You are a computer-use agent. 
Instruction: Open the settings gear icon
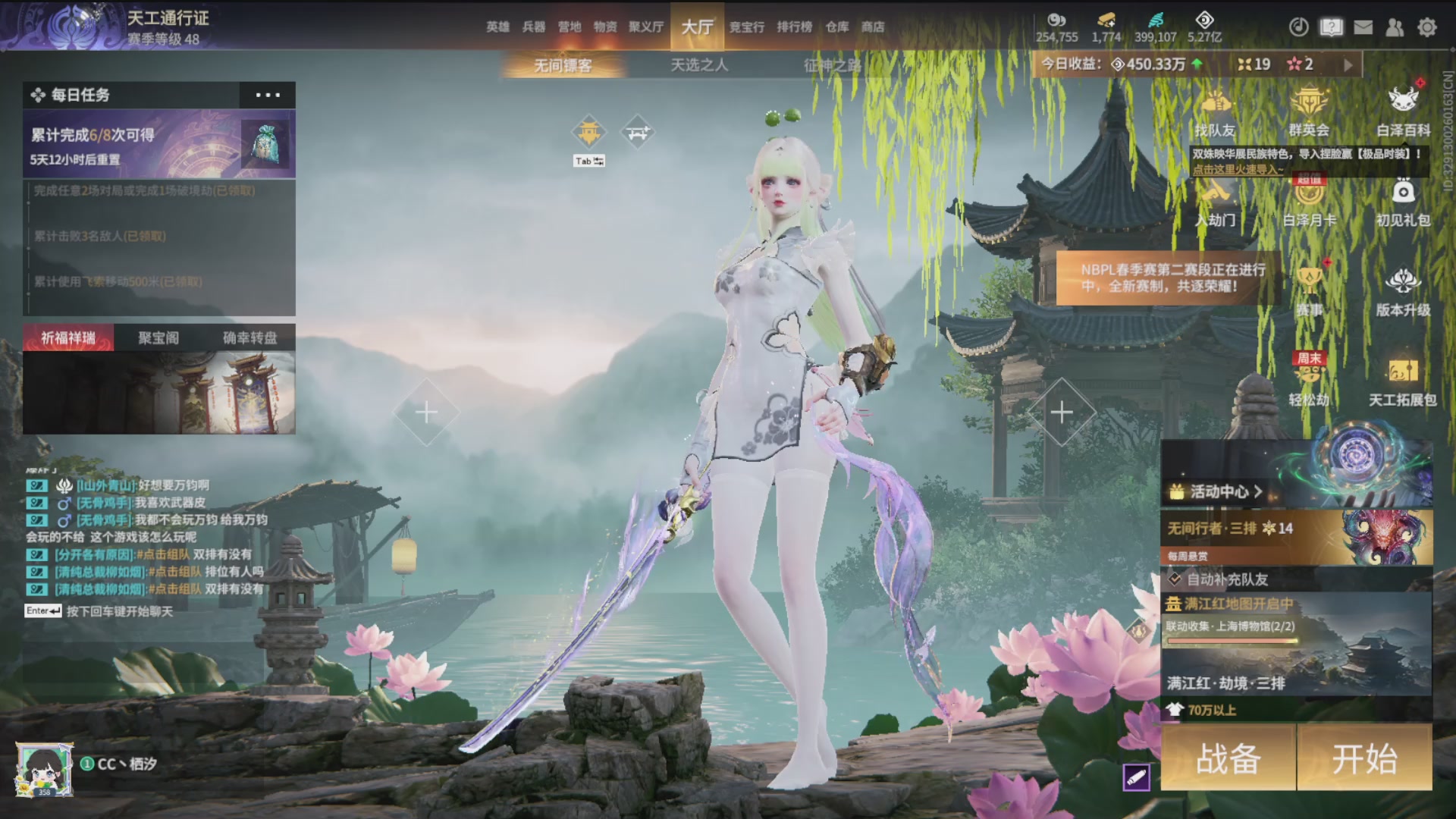pos(1427,27)
